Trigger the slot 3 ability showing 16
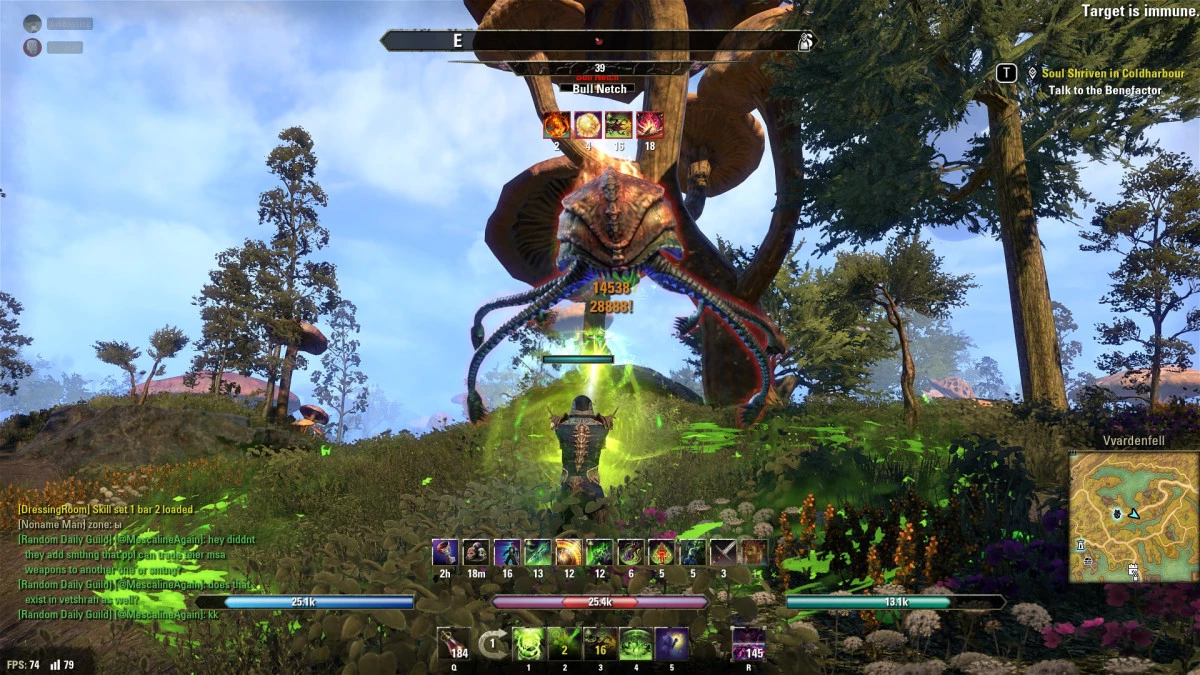1200x675 pixels. pyautogui.click(x=599, y=643)
